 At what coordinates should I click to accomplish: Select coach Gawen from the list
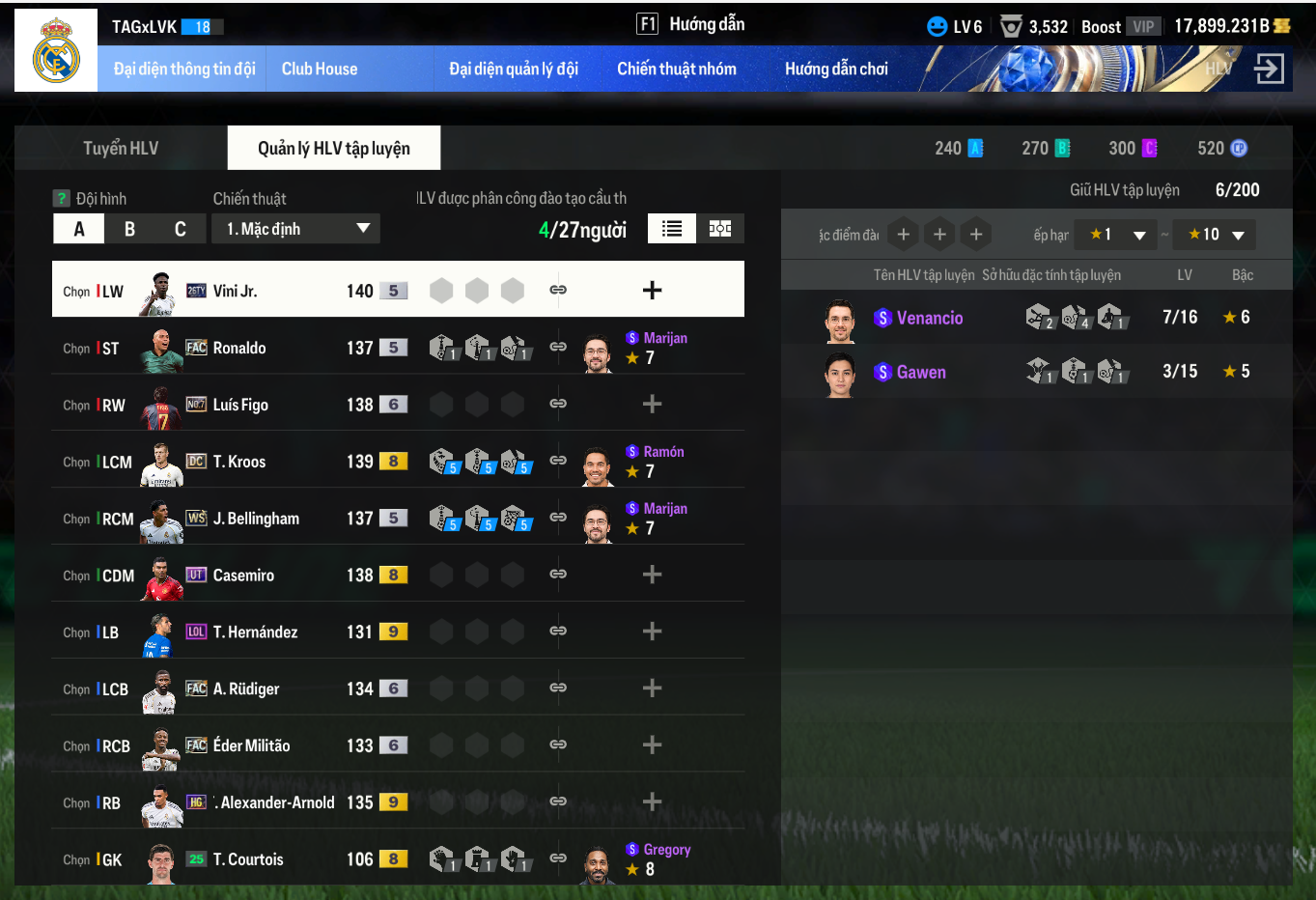pyautogui.click(x=921, y=372)
